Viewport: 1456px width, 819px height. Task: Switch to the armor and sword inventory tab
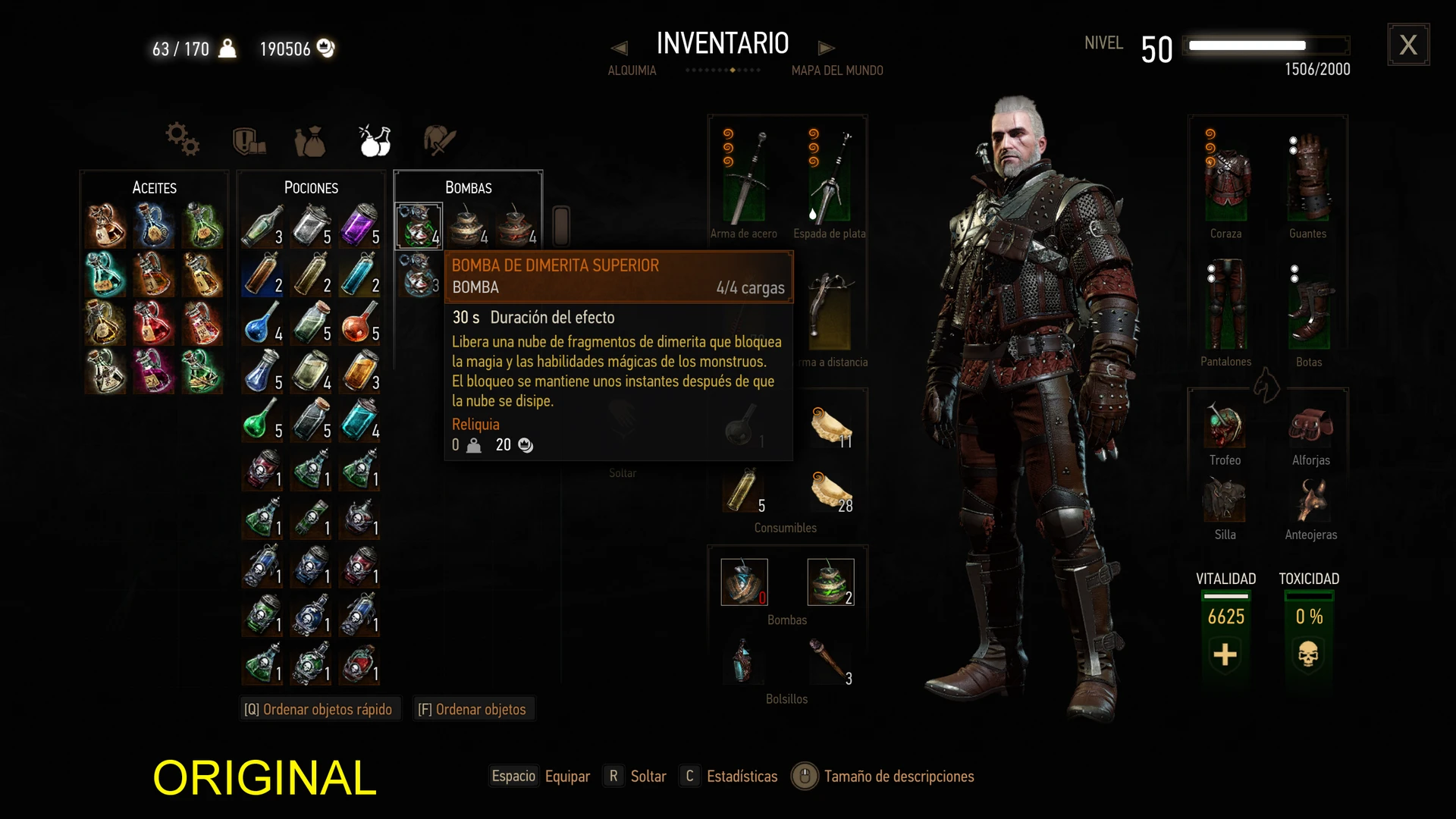tap(440, 140)
